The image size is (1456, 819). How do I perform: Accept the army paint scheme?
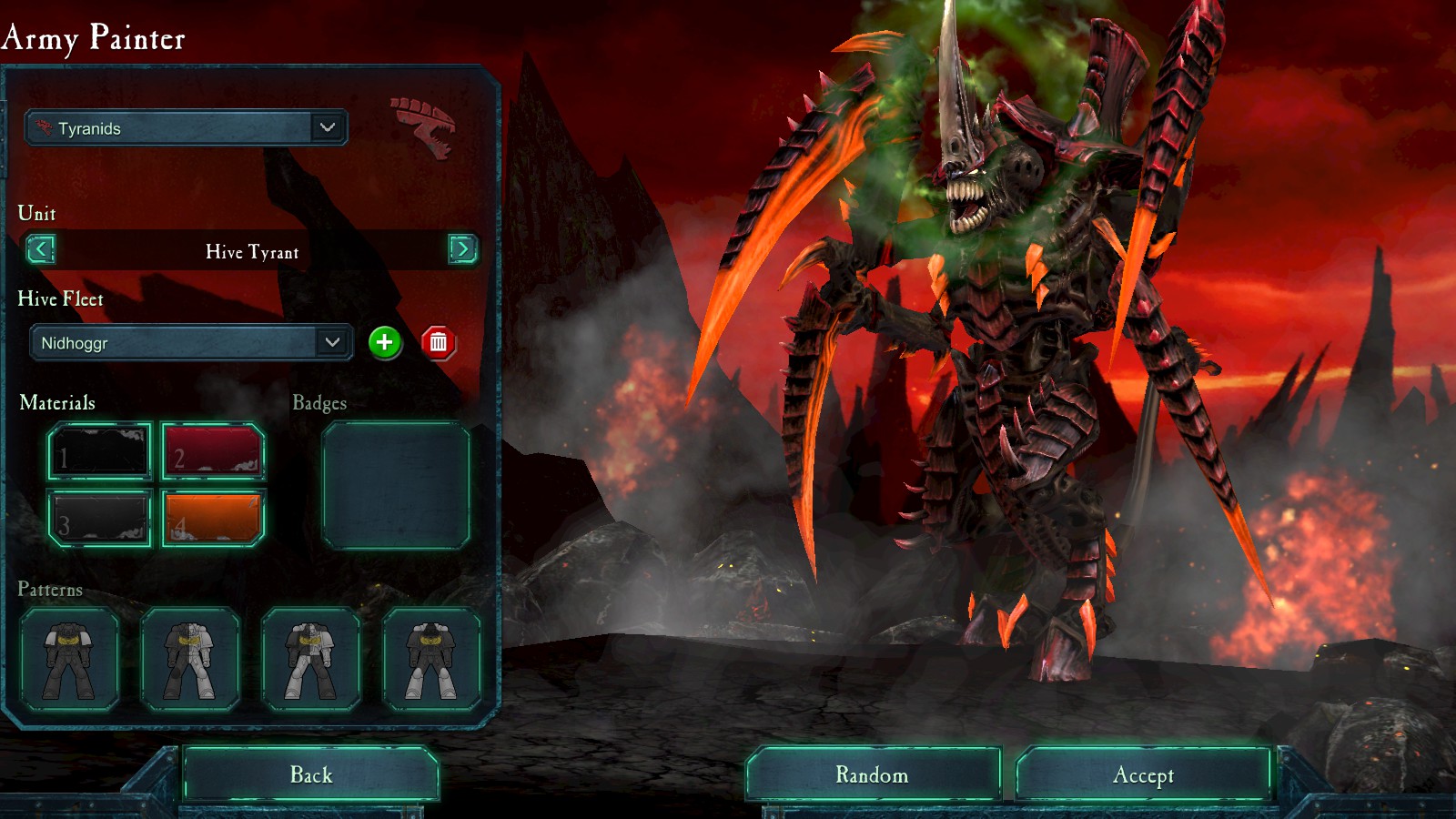tap(1143, 775)
